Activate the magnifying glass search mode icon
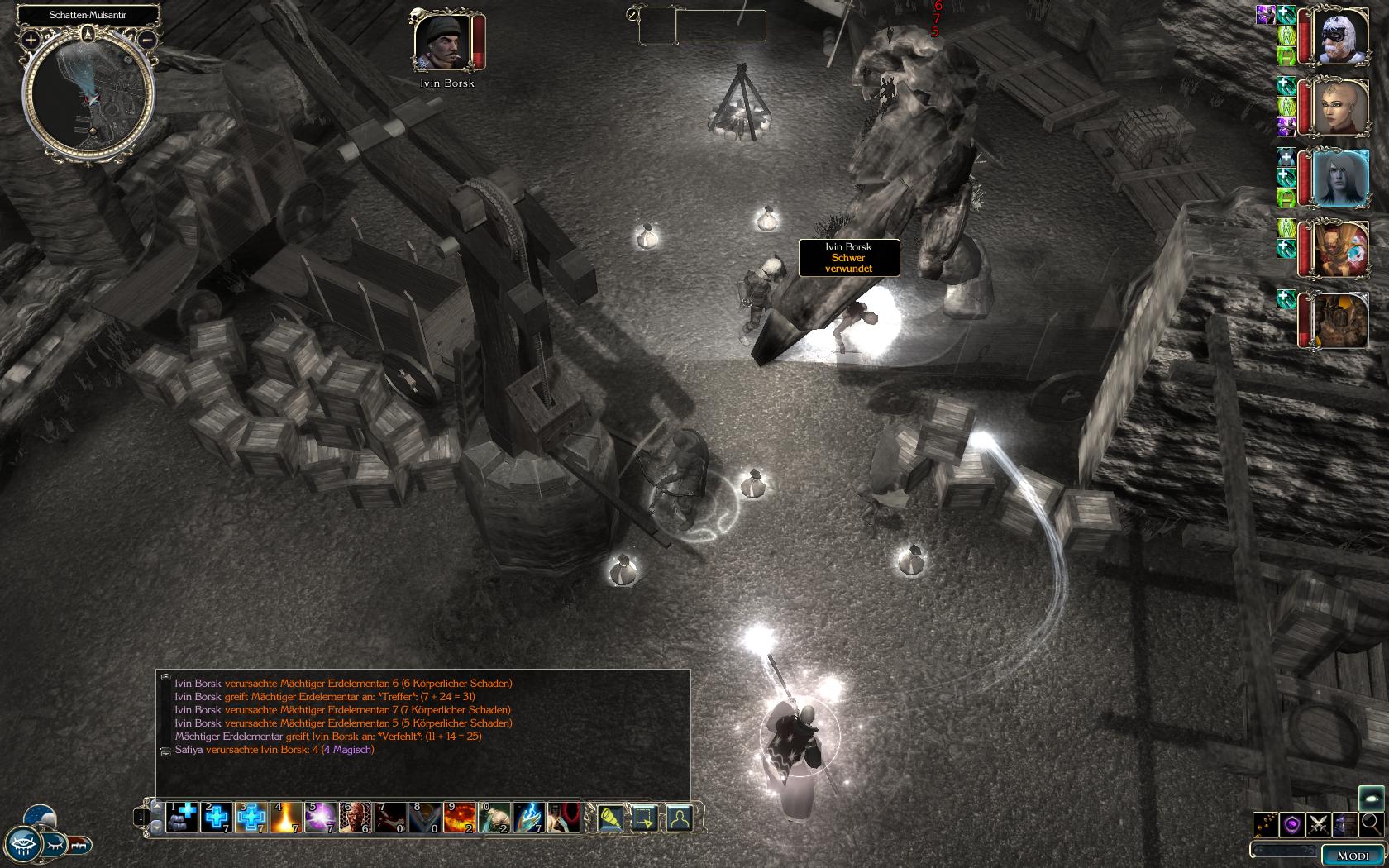 point(1371,823)
